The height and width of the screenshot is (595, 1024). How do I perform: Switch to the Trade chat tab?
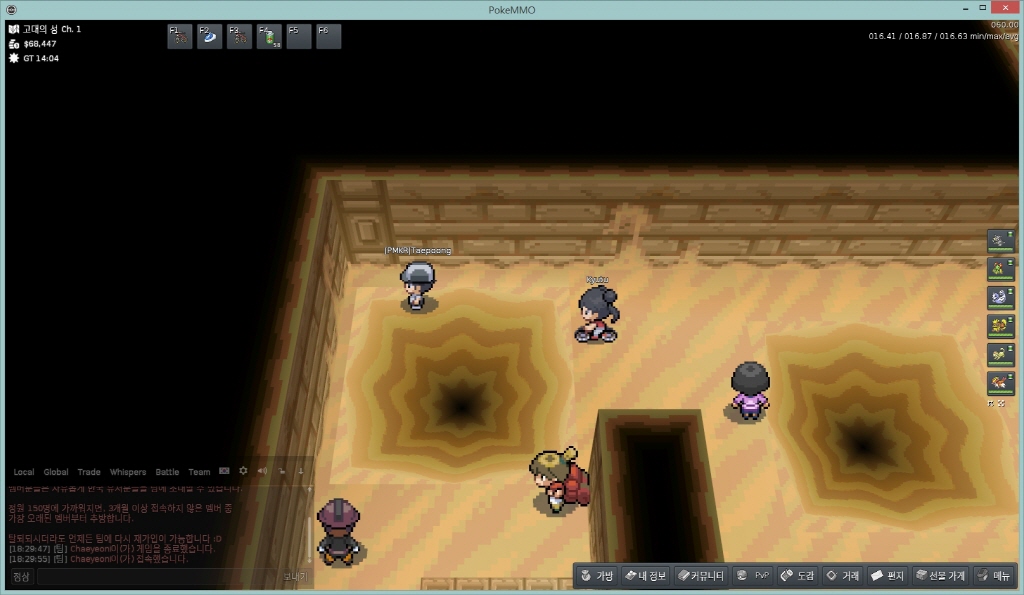pyautogui.click(x=89, y=472)
